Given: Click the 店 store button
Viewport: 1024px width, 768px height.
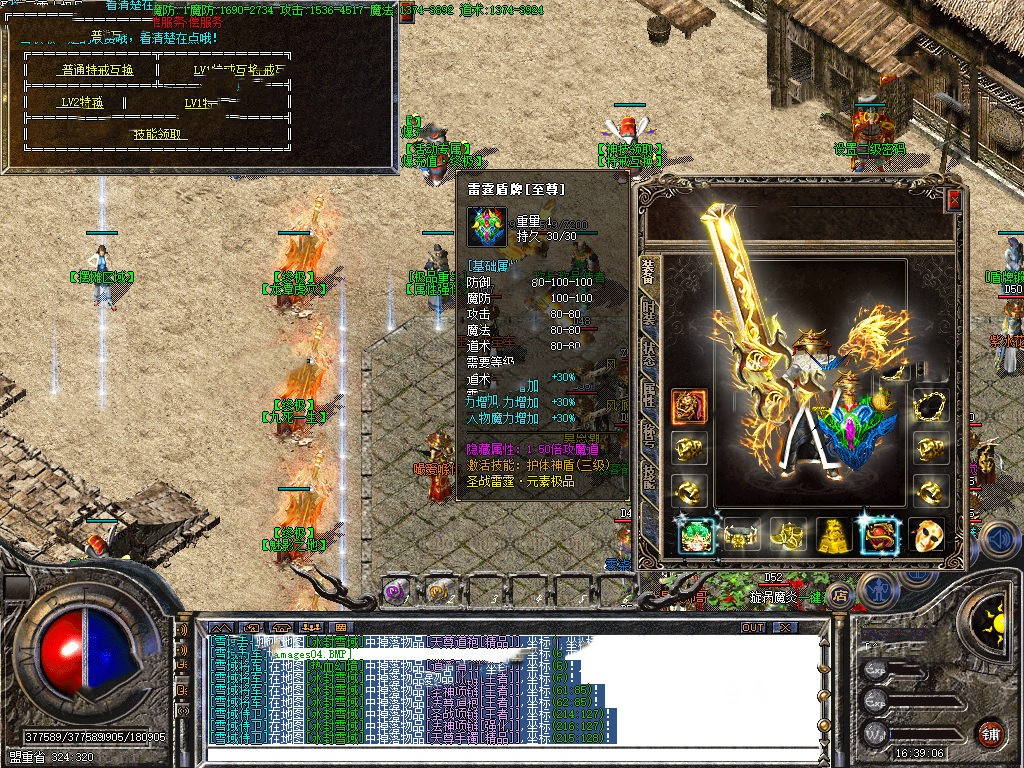Looking at the screenshot, I should (x=839, y=594).
